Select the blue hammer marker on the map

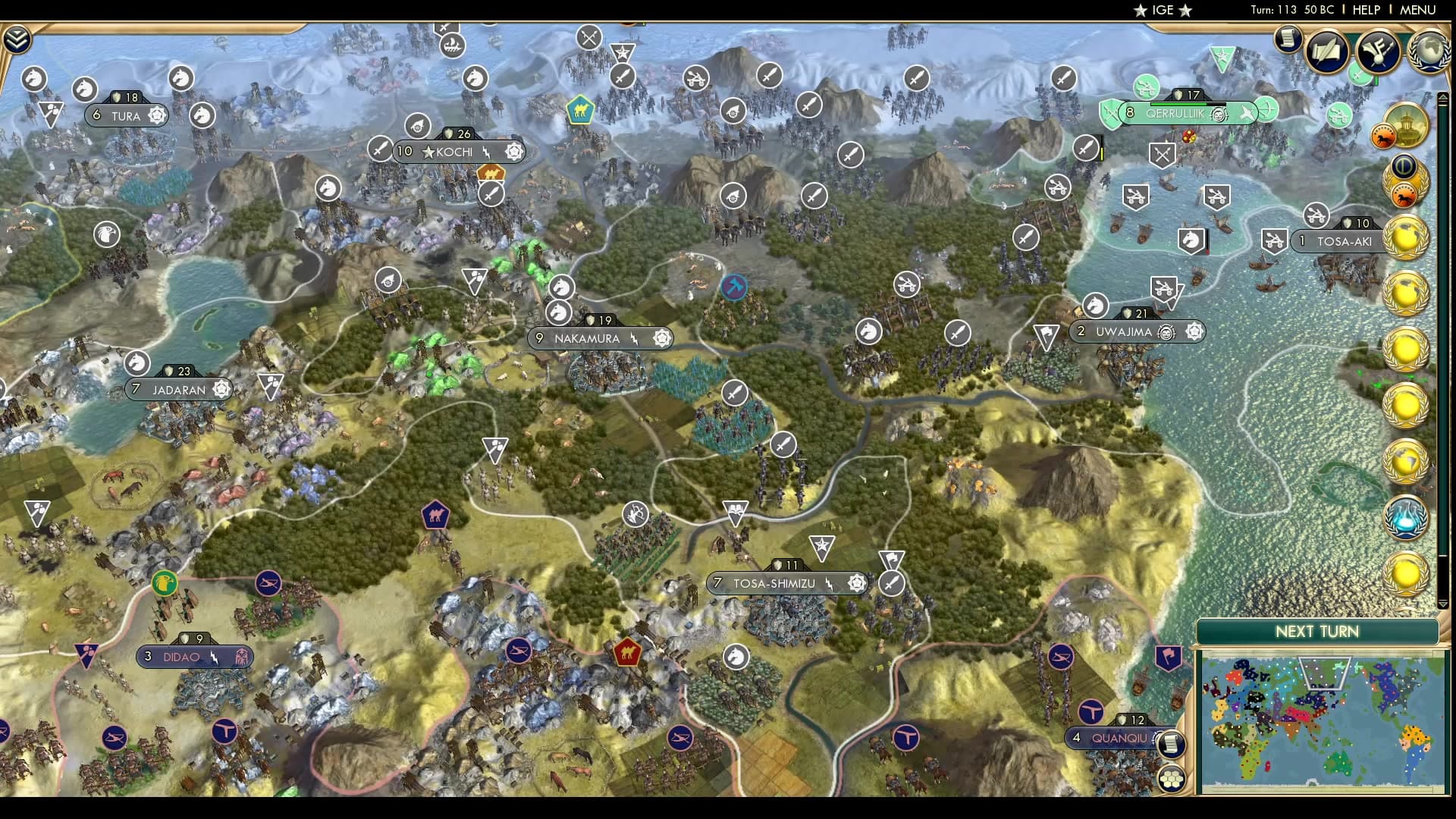(733, 287)
